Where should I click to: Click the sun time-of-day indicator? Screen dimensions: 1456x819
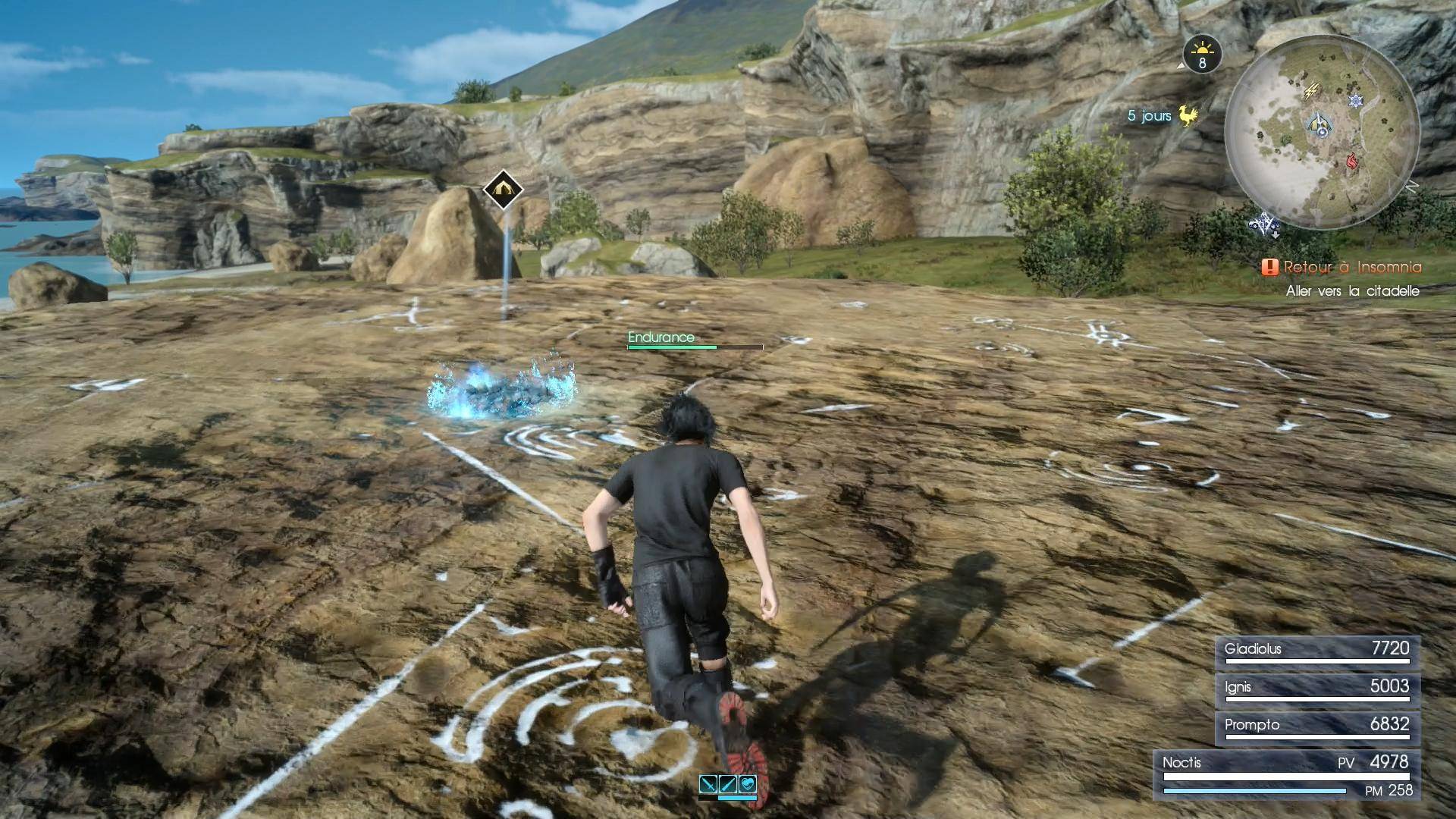click(1202, 53)
